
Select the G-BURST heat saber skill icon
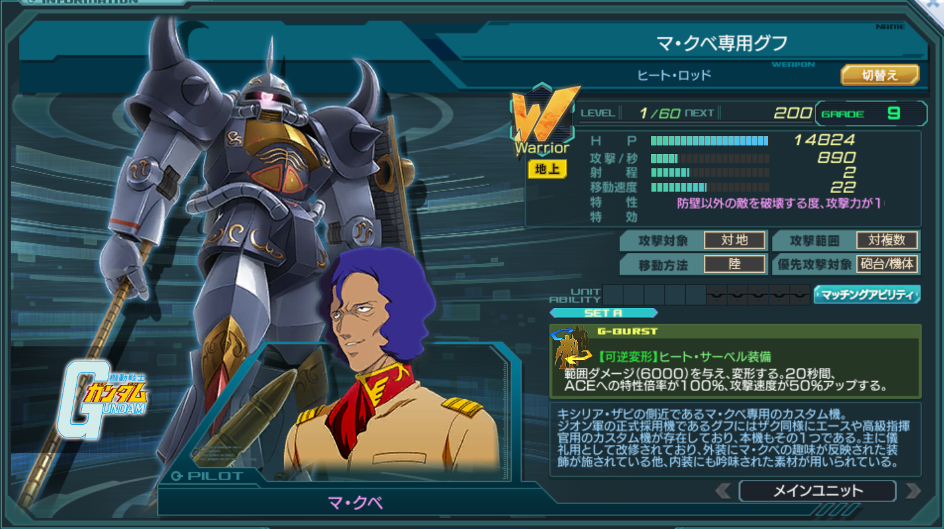572,349
